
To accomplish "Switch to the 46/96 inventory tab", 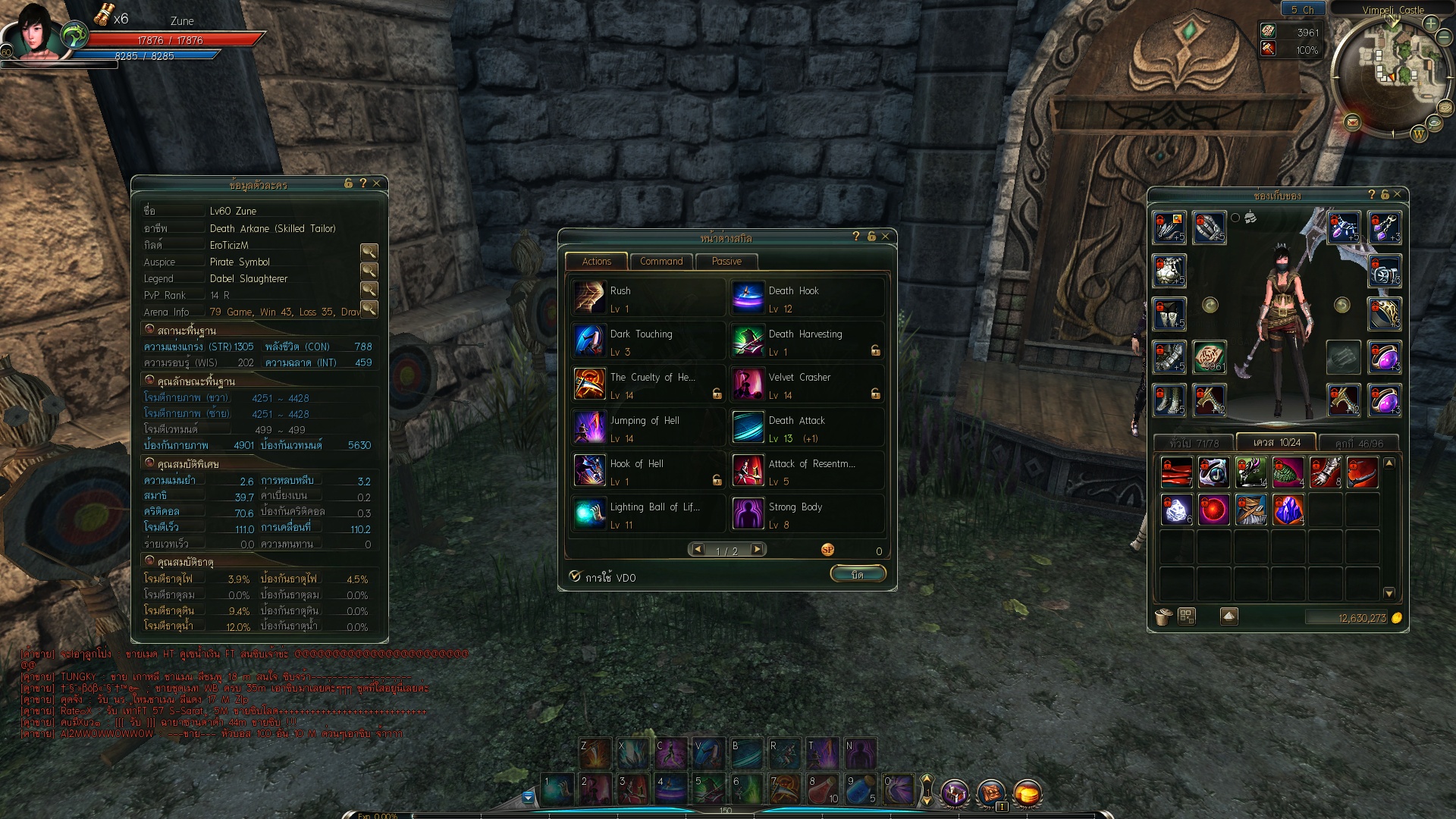I will tap(1359, 444).
